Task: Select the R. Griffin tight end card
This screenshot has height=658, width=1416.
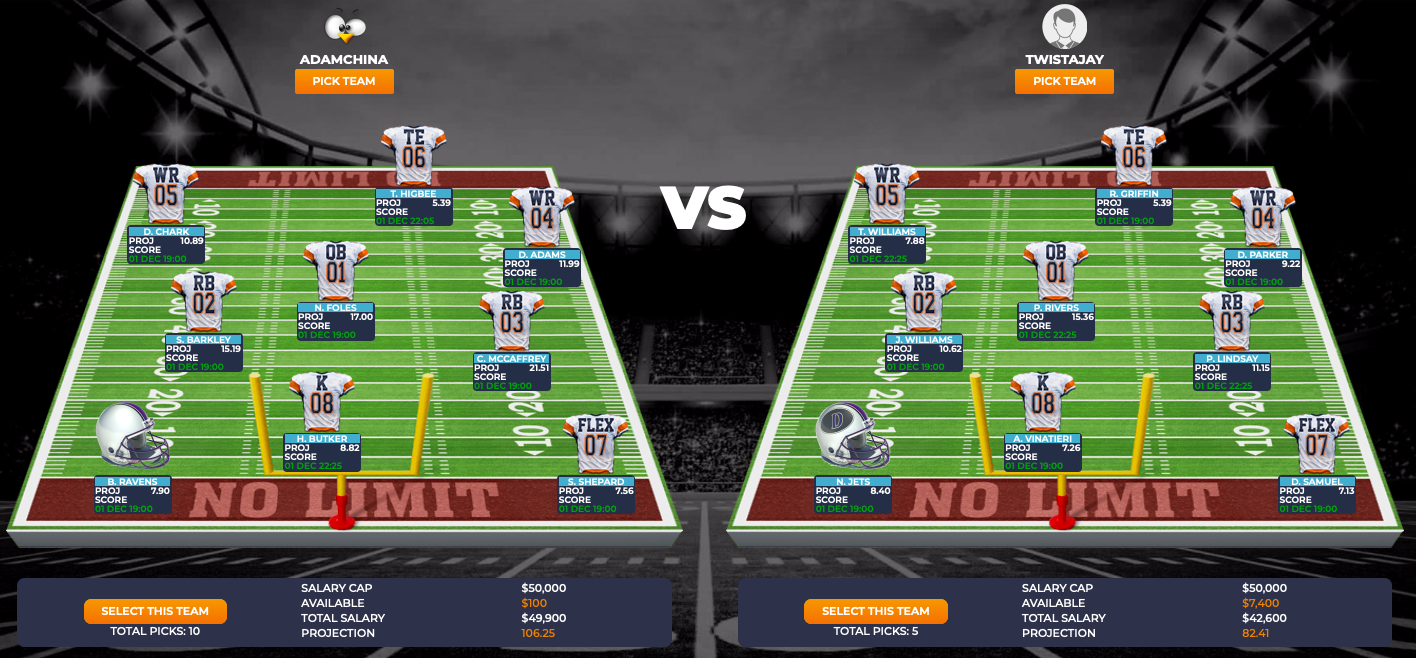Action: 1134,207
